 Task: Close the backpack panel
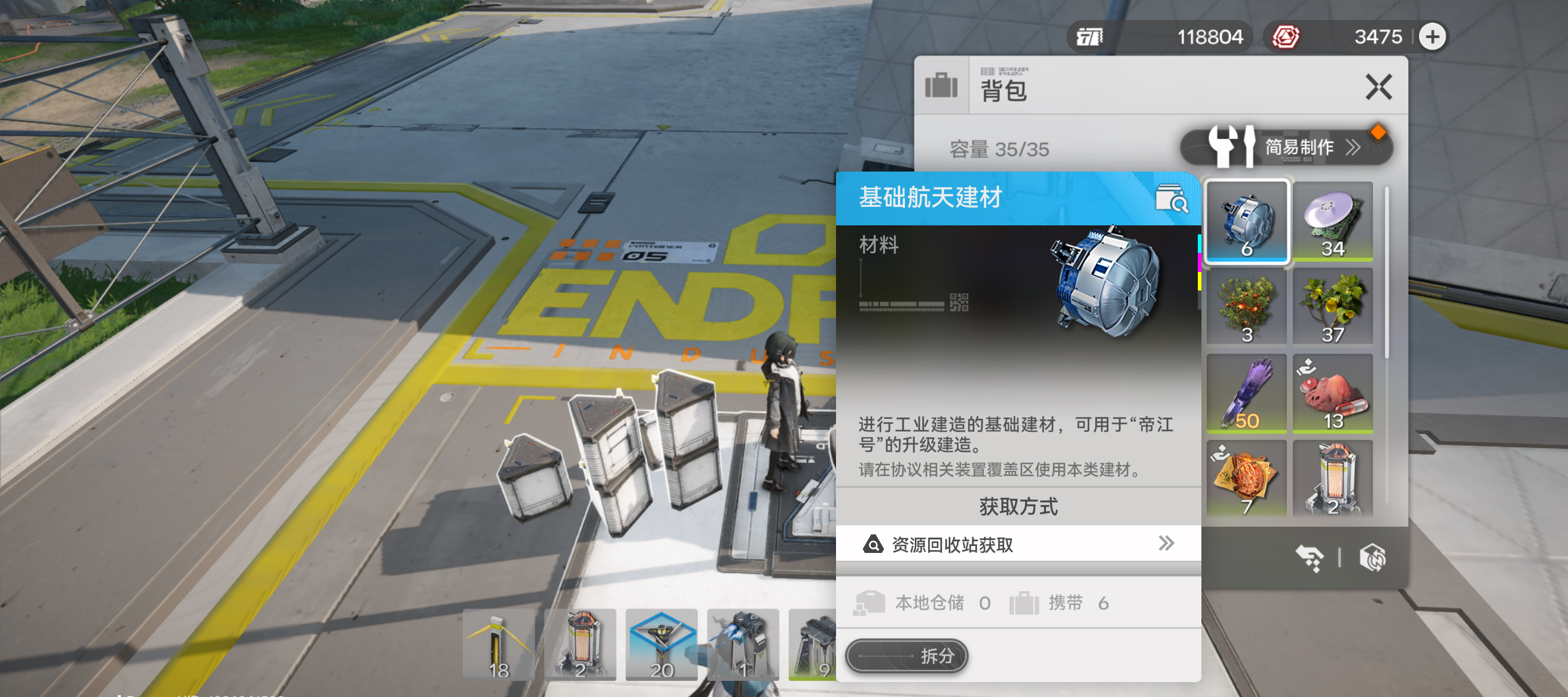[1378, 87]
